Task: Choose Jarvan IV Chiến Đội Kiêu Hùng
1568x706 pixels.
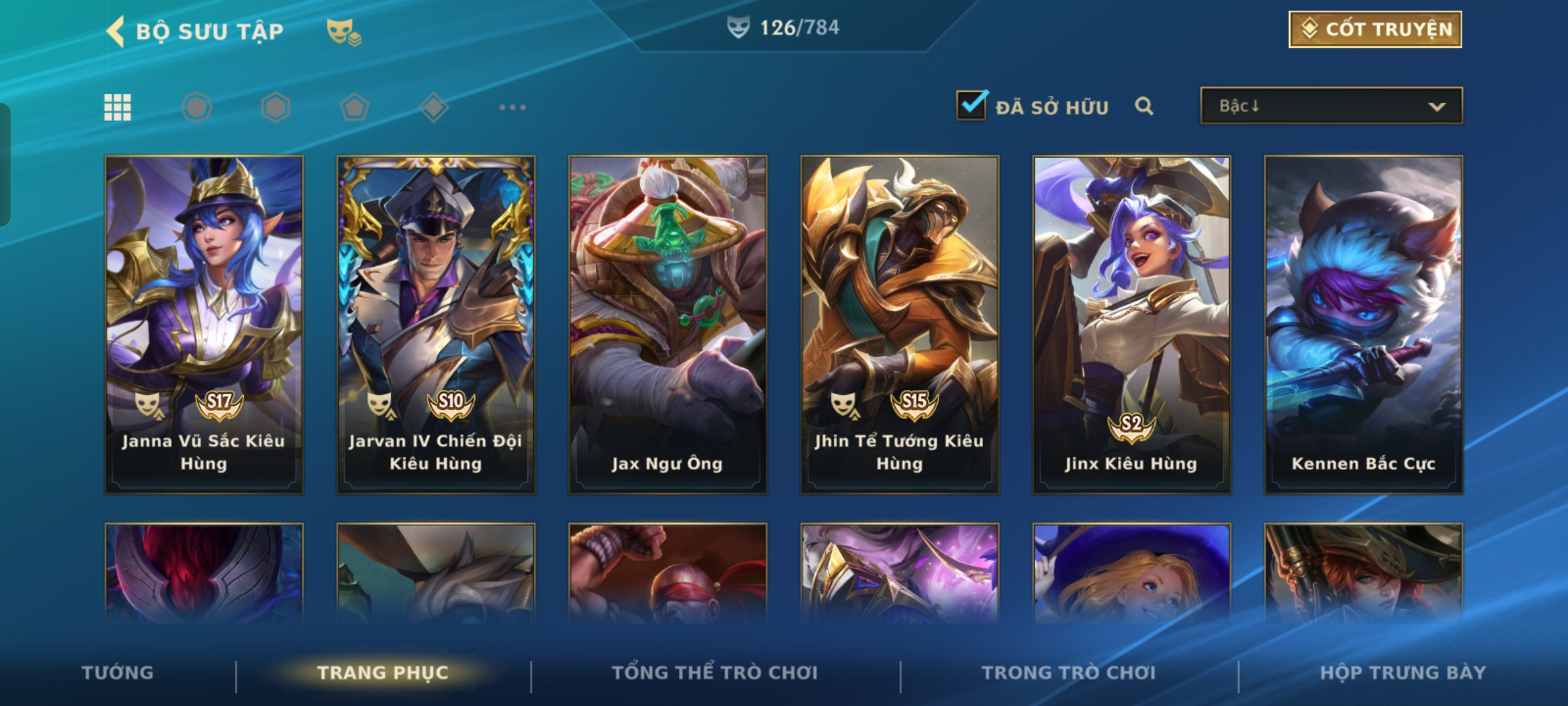Action: (436, 324)
